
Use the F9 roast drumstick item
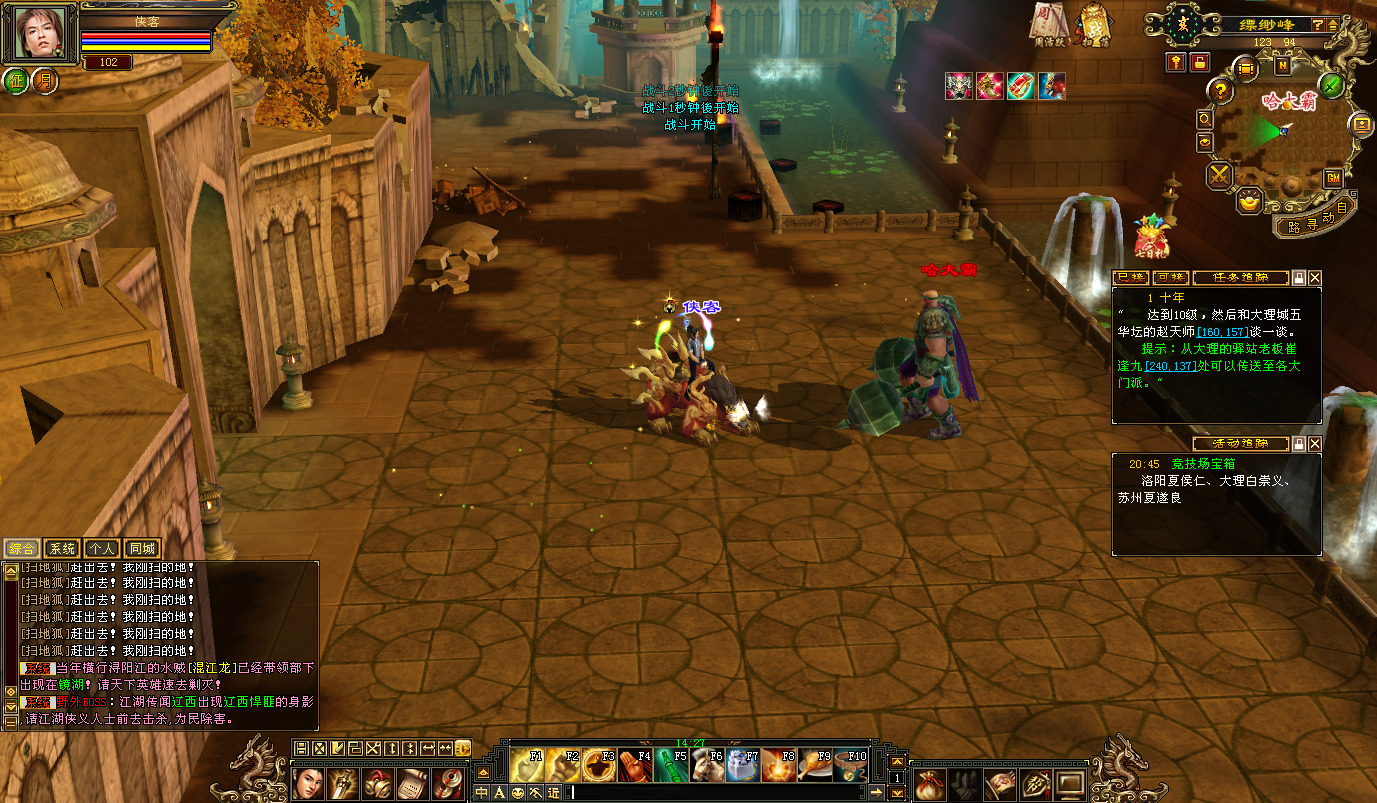click(814, 766)
